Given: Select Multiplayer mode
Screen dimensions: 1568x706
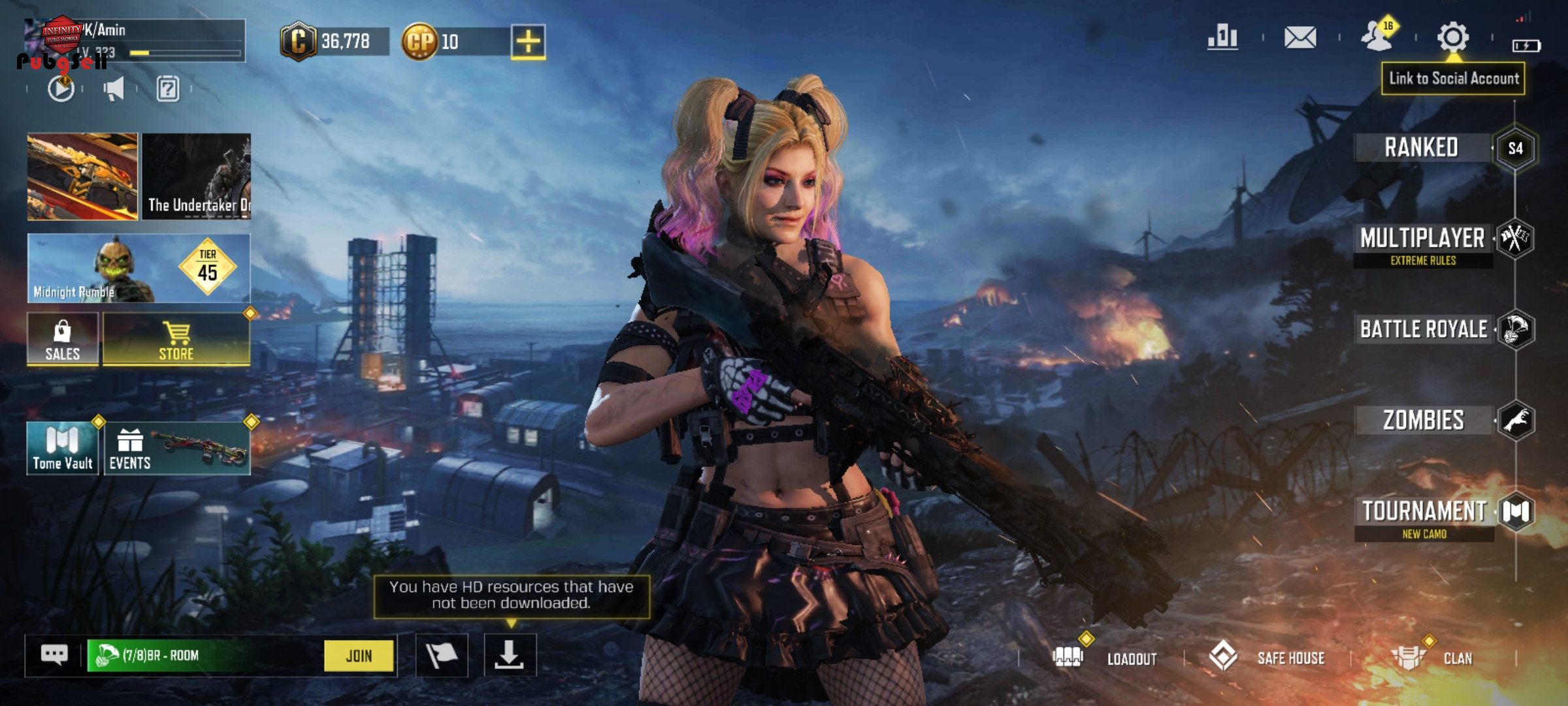Looking at the screenshot, I should 1422,239.
